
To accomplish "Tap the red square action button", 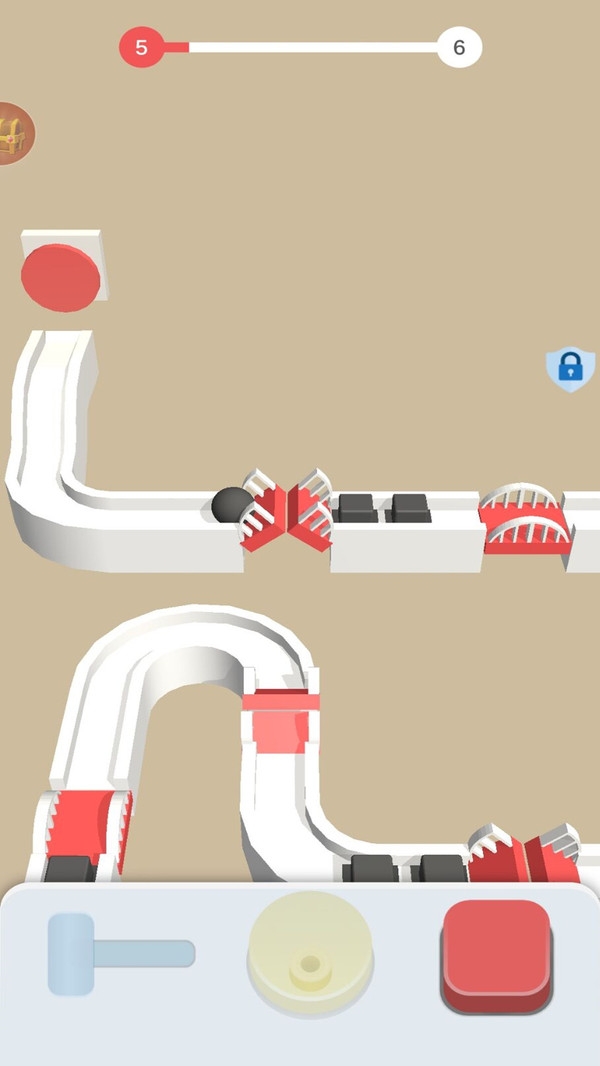I will 496,954.
